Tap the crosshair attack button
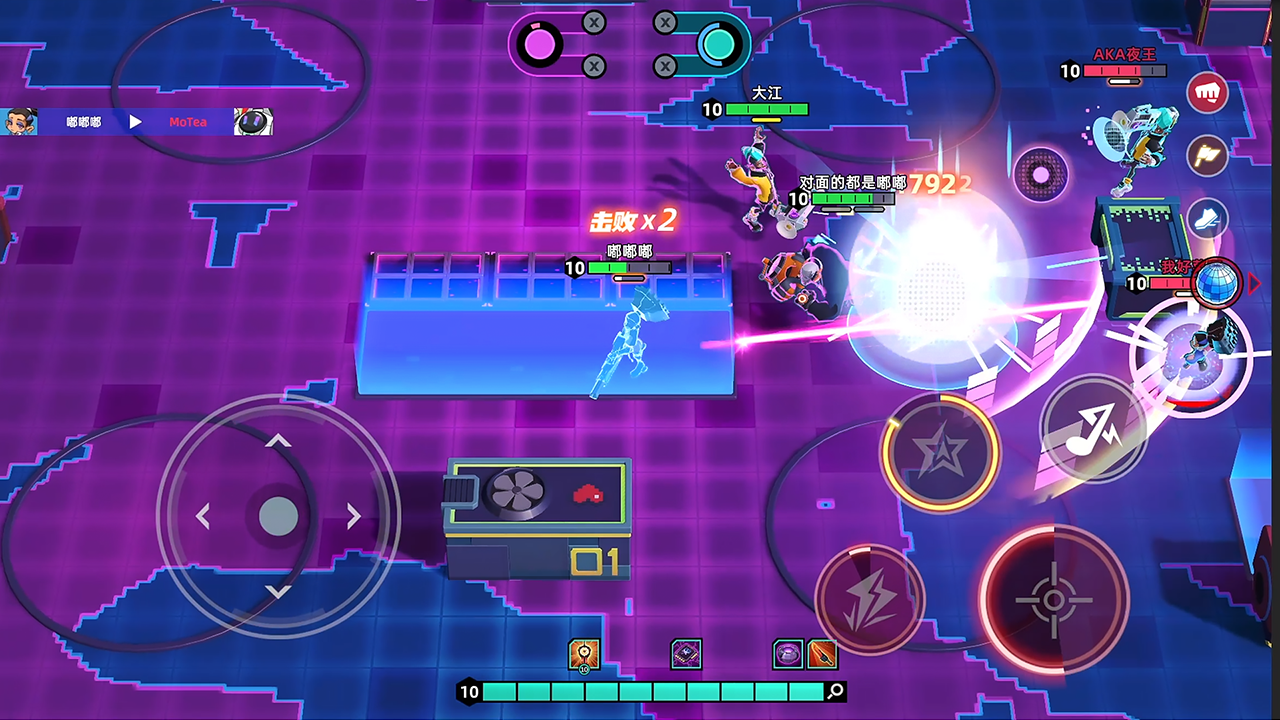The image size is (1280, 720). pos(1053,599)
